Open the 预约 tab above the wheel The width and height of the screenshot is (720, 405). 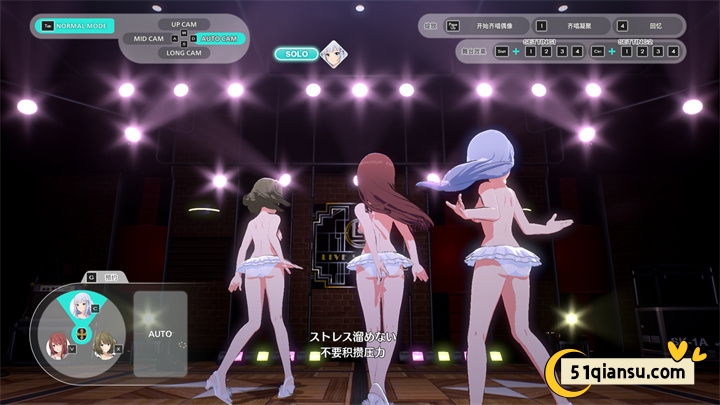tap(103, 276)
